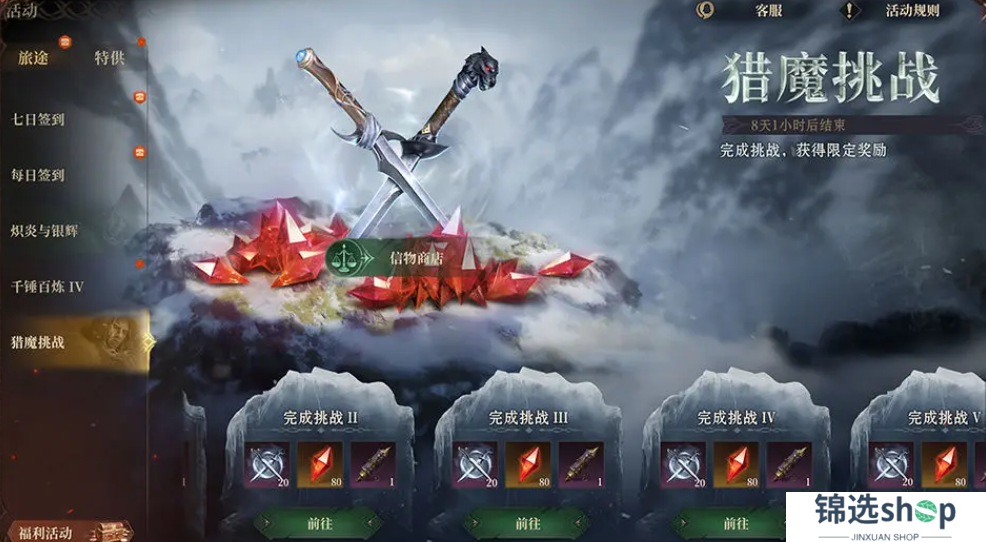Go to challenge III via 前往

pyautogui.click(x=528, y=523)
